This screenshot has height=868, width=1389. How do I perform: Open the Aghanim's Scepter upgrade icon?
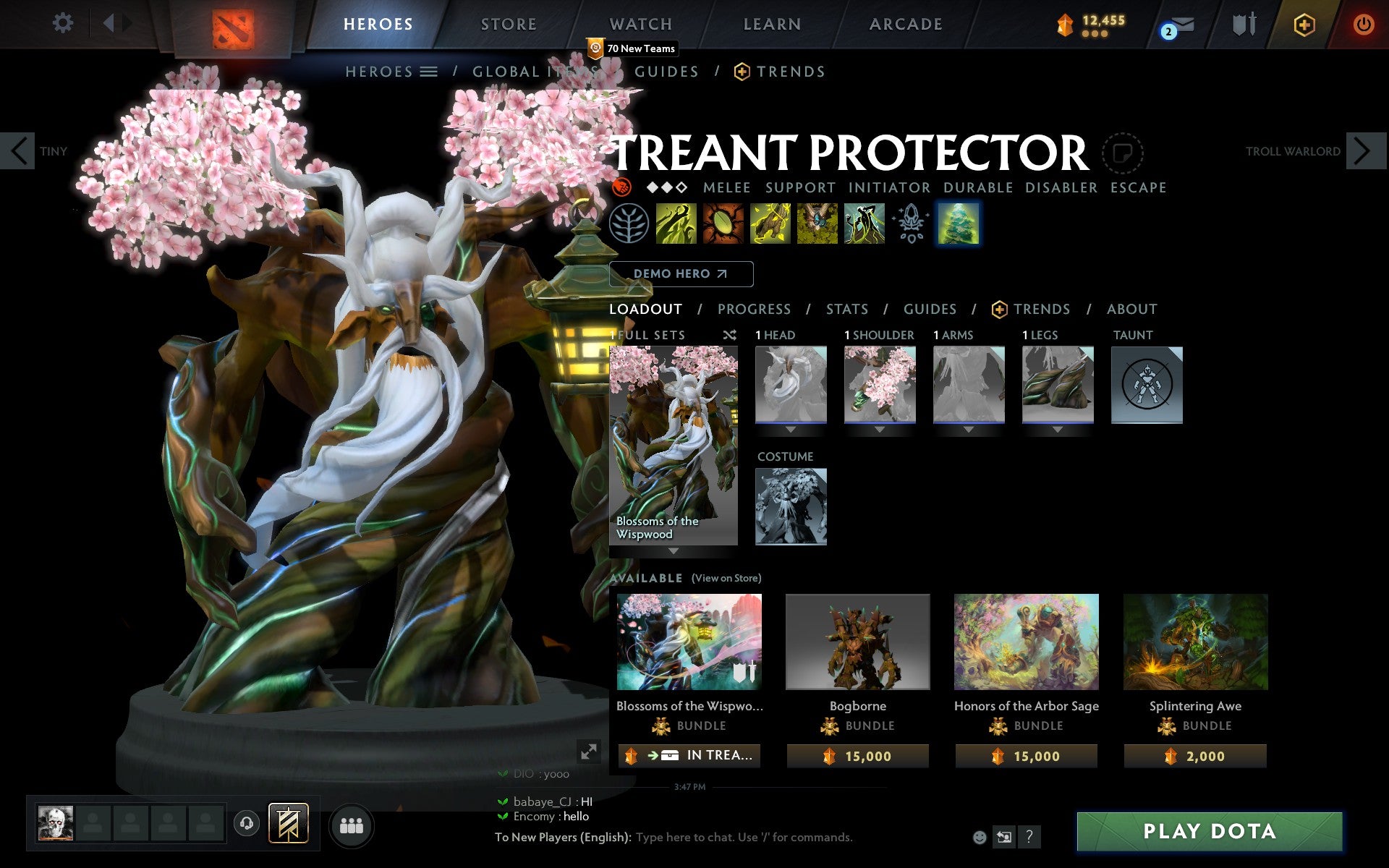point(911,224)
